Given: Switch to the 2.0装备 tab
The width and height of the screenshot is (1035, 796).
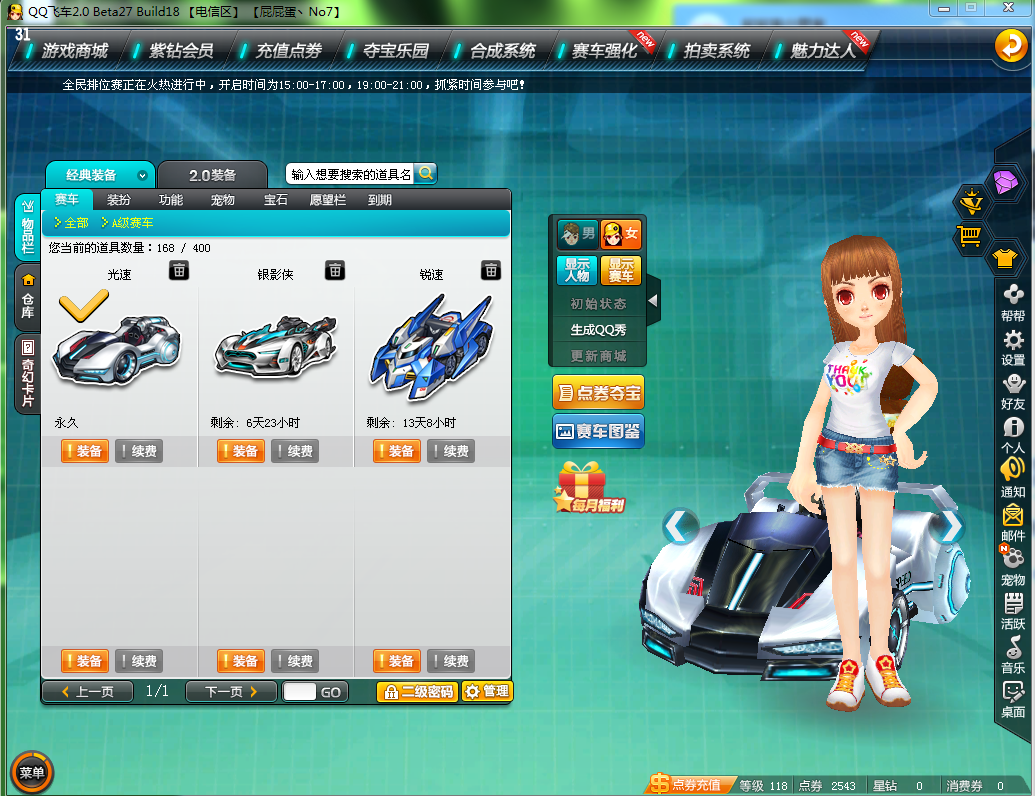Looking at the screenshot, I should (212, 175).
